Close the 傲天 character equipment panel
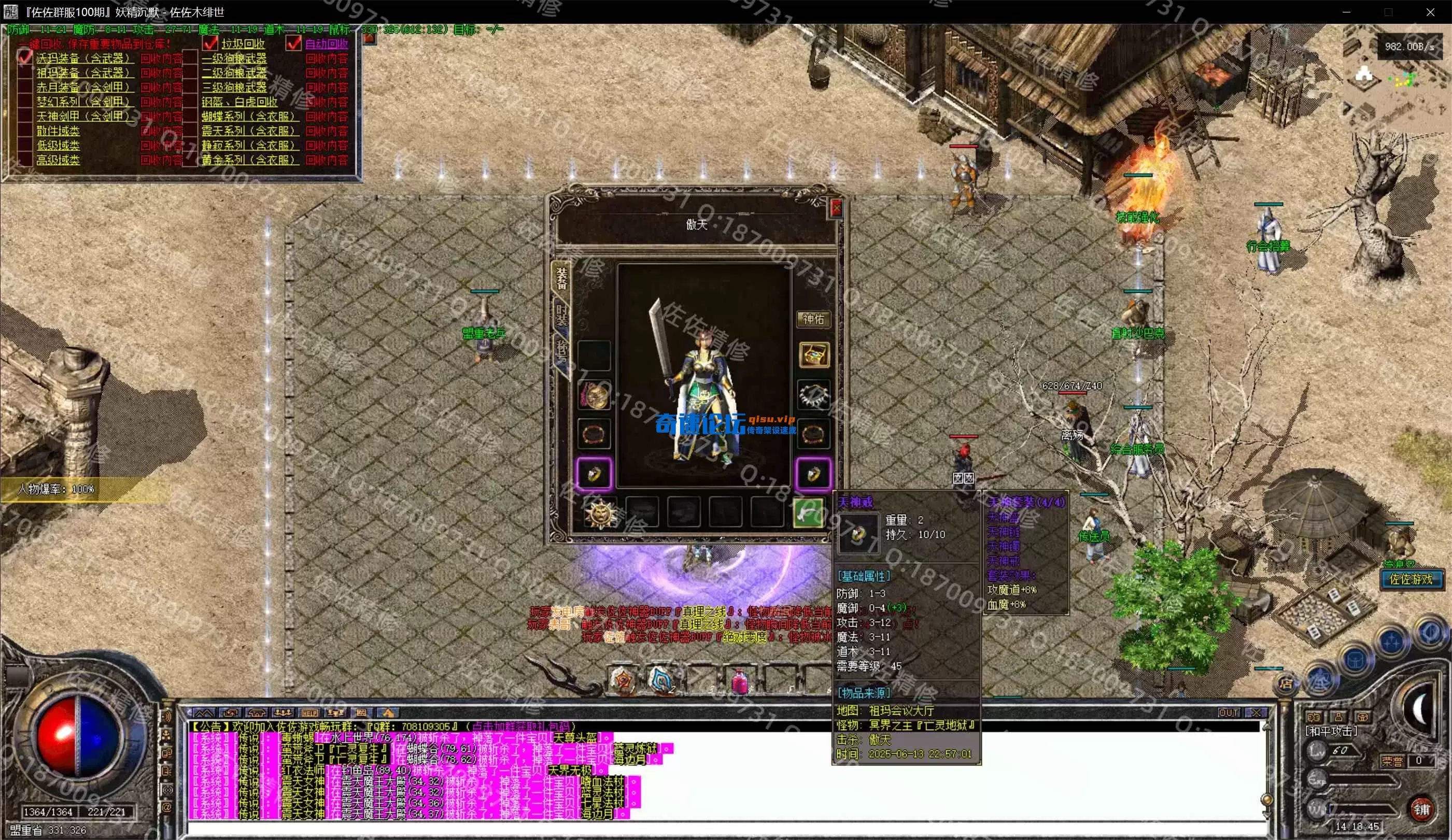The image size is (1452, 840). (836, 207)
